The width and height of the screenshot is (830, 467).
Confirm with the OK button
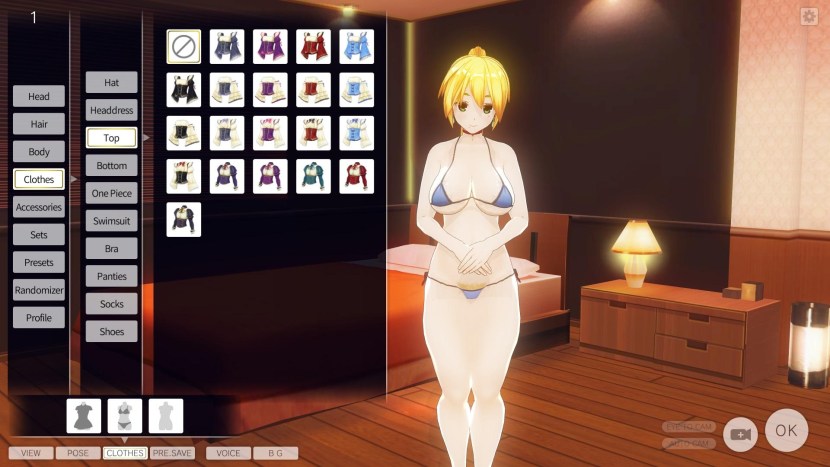click(x=786, y=431)
